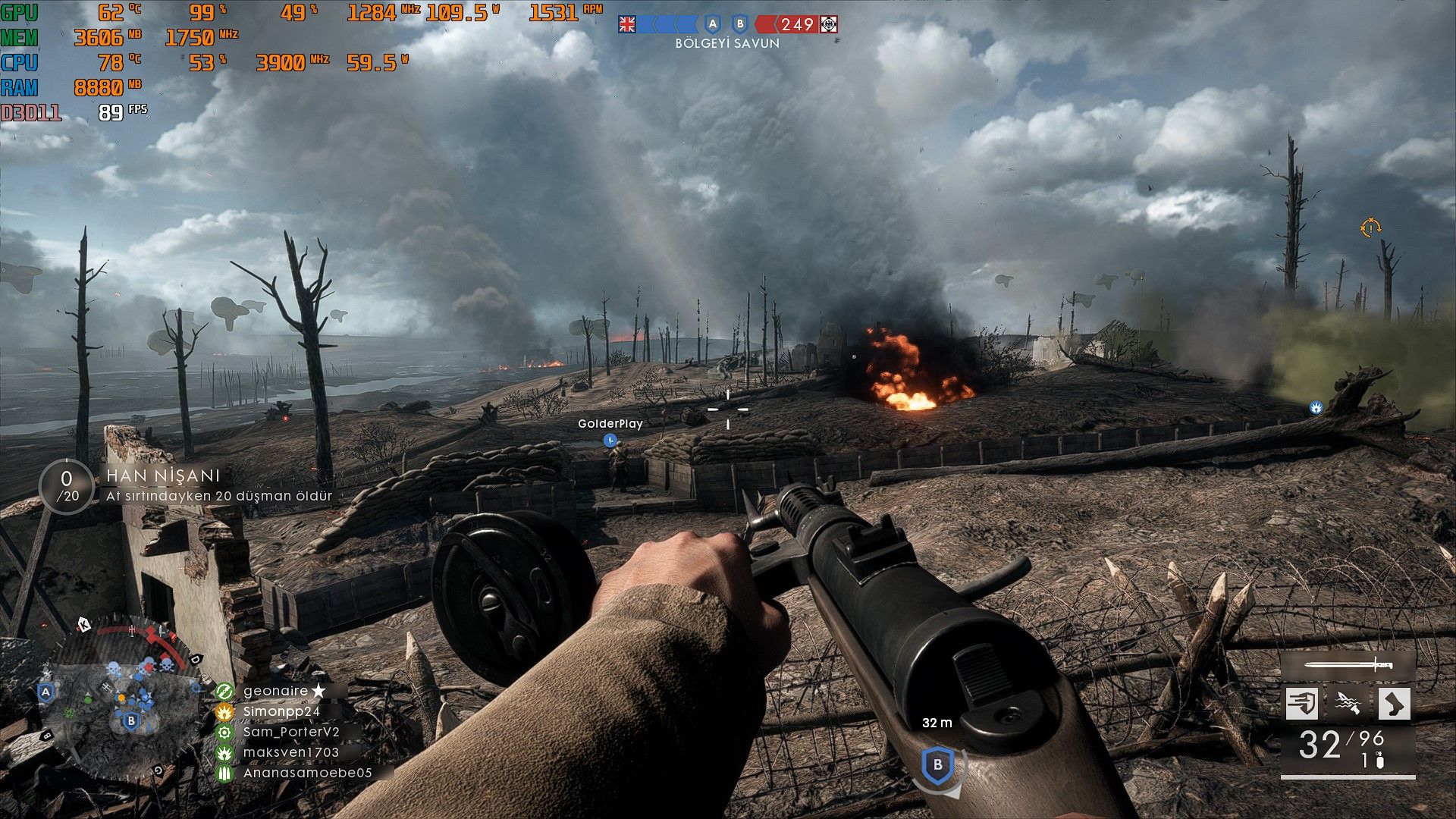Viewport: 1456px width, 819px height.
Task: Select the British flag team icon
Action: tap(627, 24)
